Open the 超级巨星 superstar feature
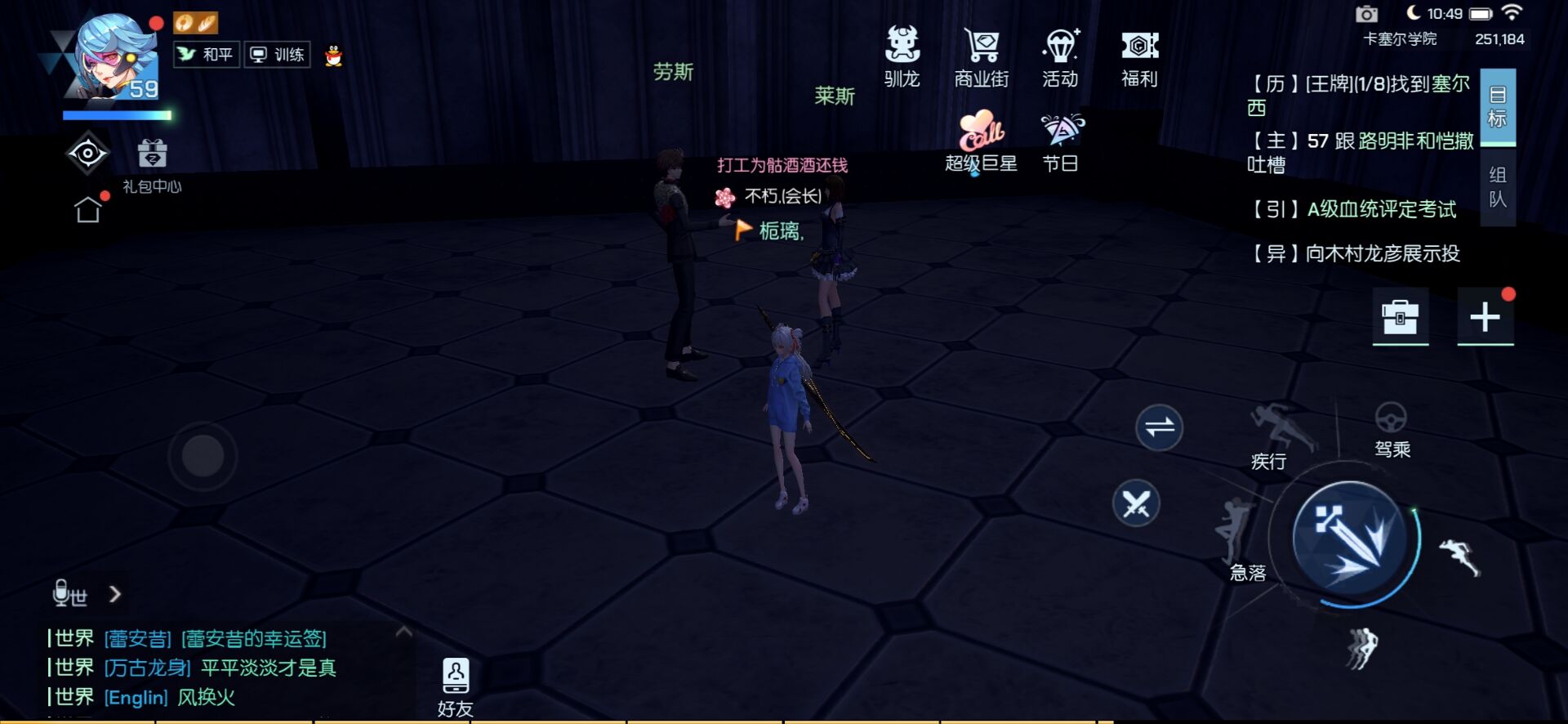Screen dimensions: 1568x724 (x=979, y=139)
